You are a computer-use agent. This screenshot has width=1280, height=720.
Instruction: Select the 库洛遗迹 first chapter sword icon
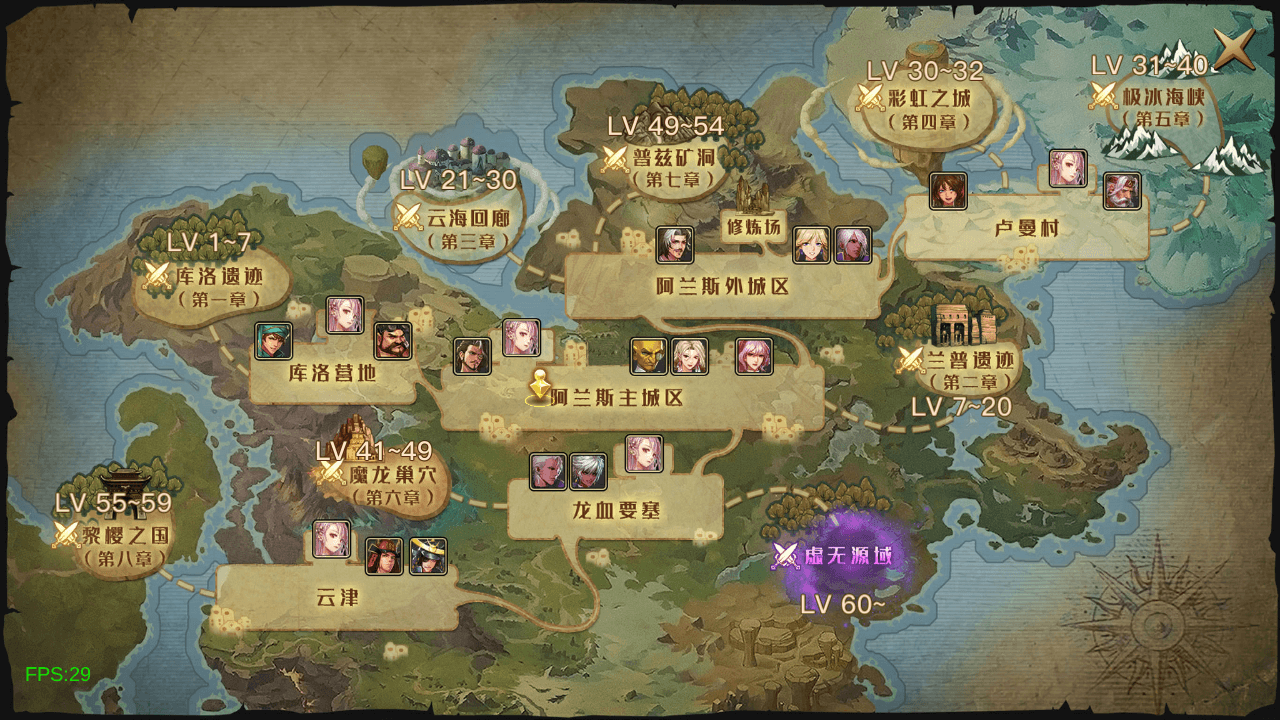pos(155,273)
